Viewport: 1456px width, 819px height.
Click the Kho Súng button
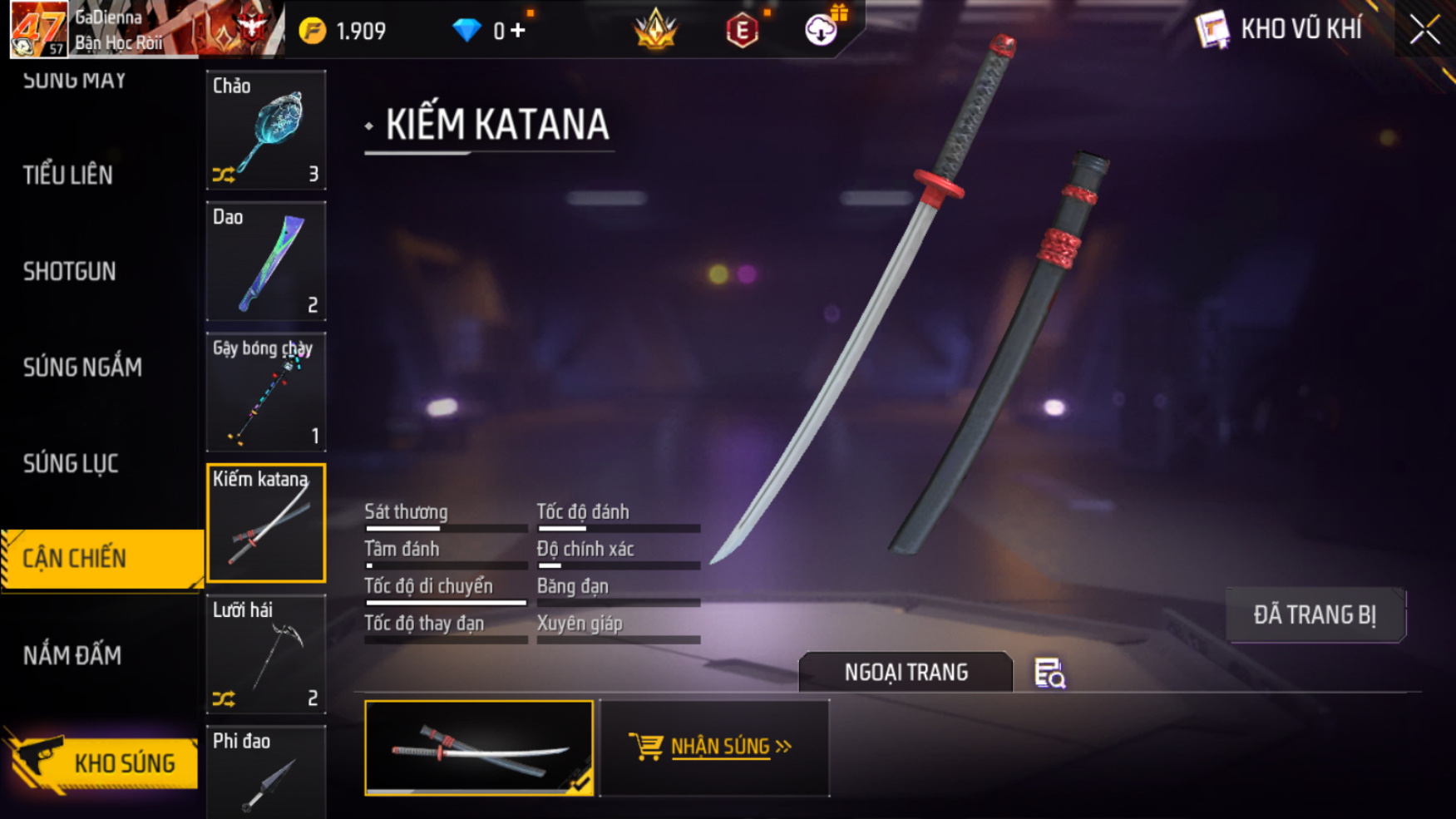pyautogui.click(x=104, y=762)
